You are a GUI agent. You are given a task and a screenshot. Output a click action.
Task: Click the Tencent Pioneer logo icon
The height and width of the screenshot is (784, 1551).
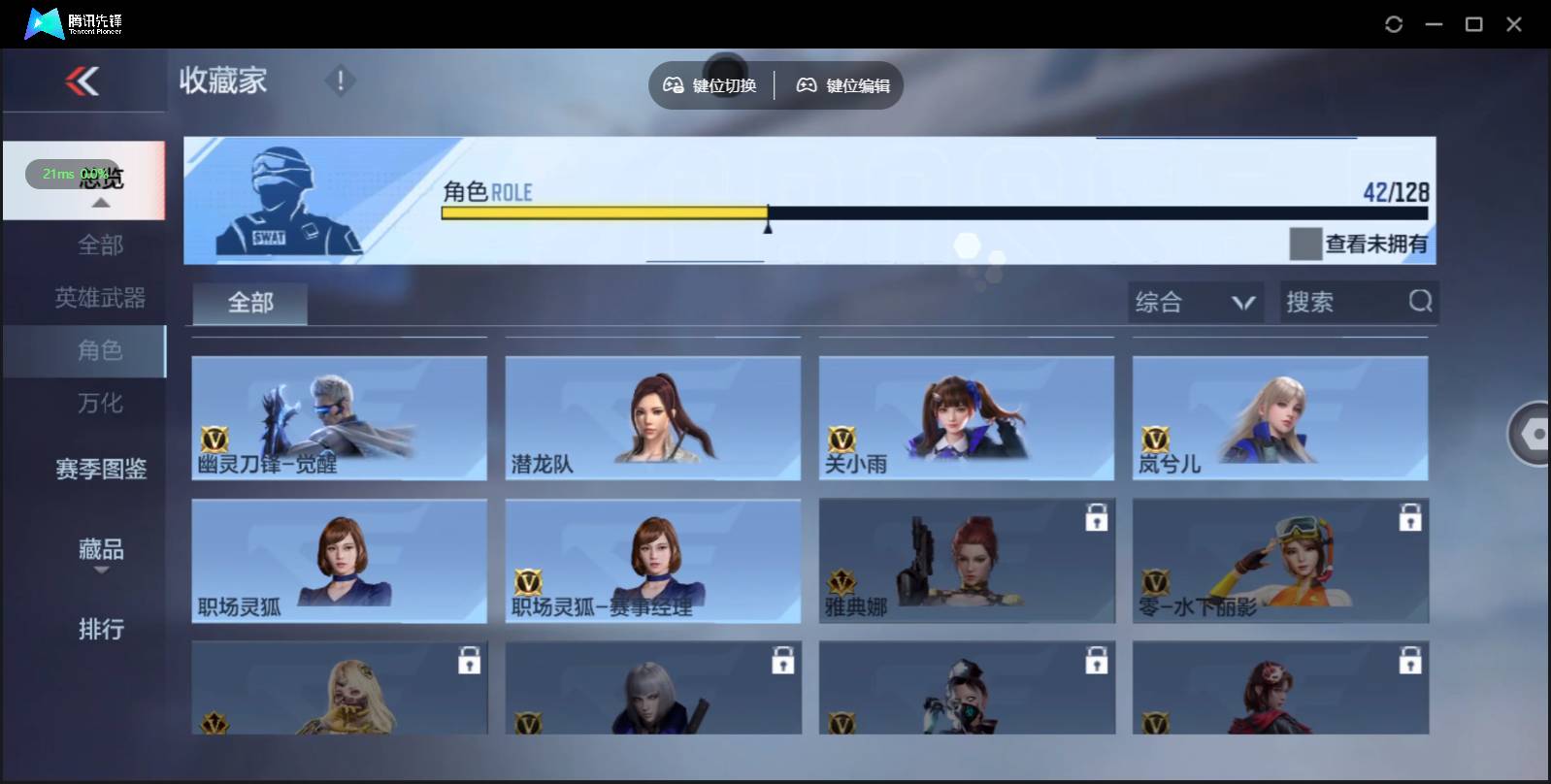pos(43,23)
